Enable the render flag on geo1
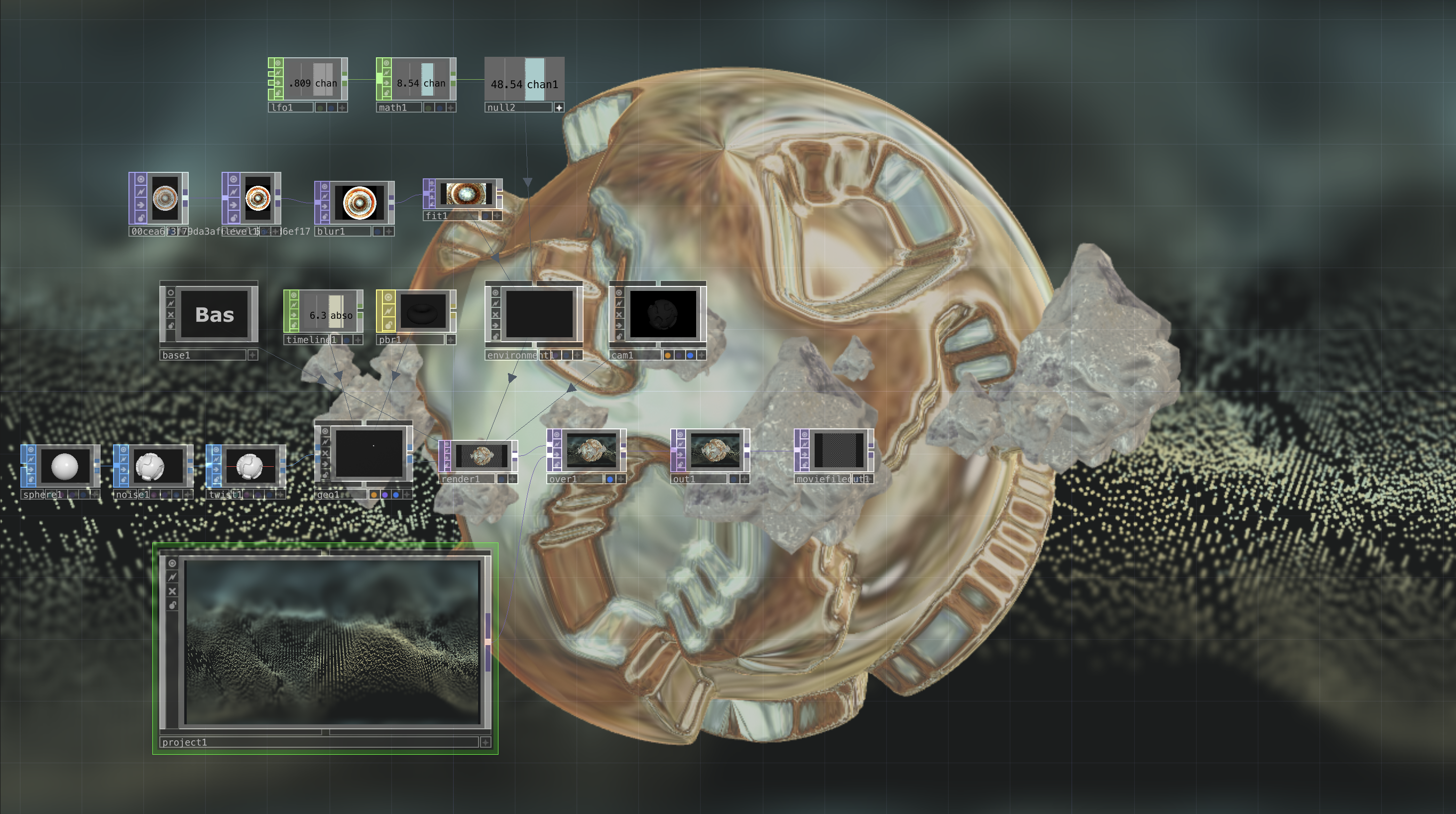Image resolution: width=1456 pixels, height=814 pixels. 375,495
